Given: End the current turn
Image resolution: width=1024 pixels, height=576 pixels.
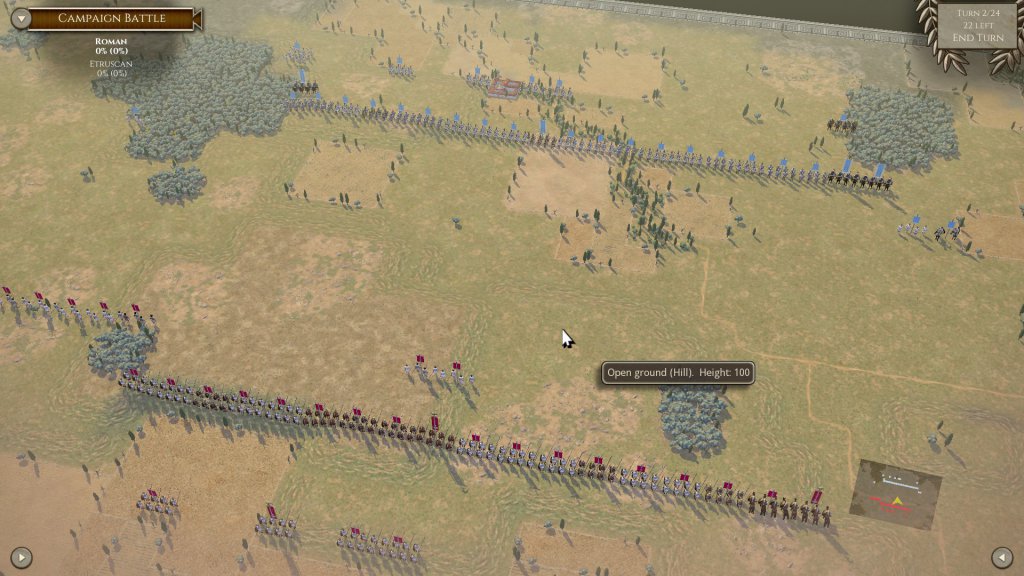Looking at the screenshot, I should pyautogui.click(x=977, y=38).
